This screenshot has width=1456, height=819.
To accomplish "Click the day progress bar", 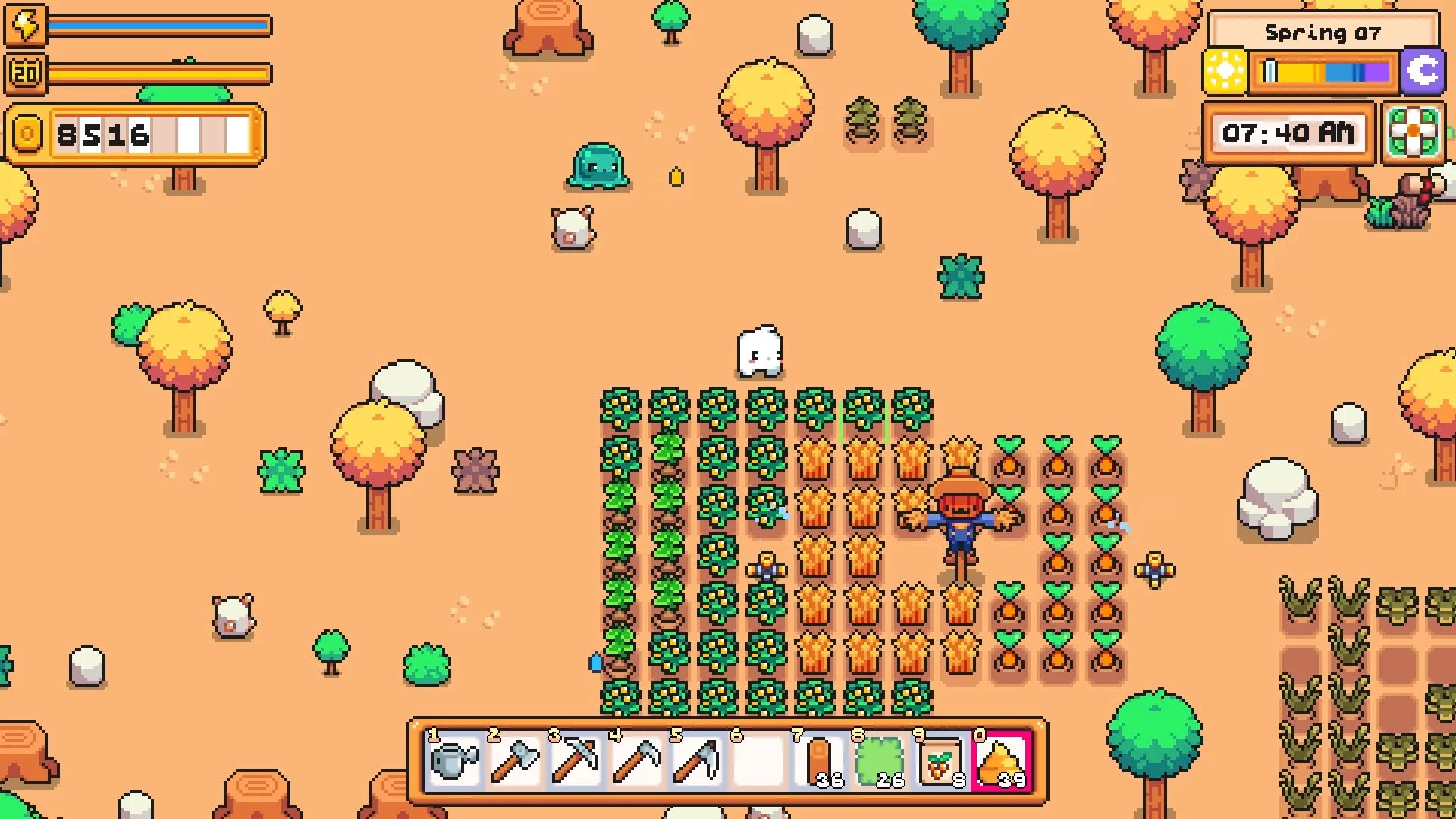I will click(1323, 72).
